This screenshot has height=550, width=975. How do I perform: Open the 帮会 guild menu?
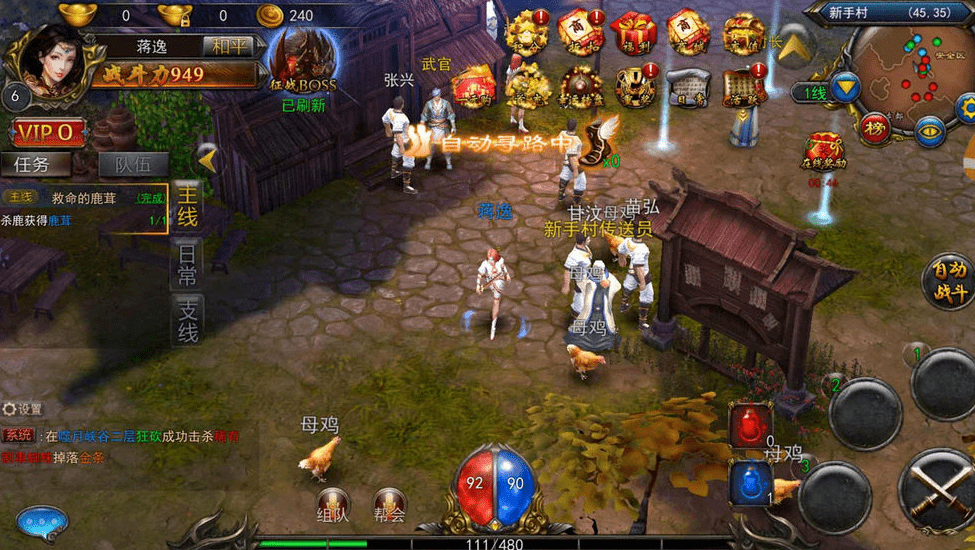(x=390, y=504)
